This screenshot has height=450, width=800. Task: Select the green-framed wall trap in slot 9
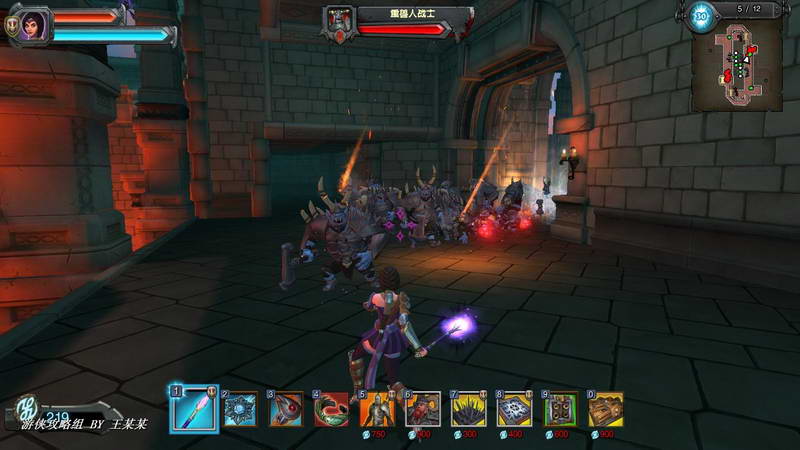tap(561, 409)
